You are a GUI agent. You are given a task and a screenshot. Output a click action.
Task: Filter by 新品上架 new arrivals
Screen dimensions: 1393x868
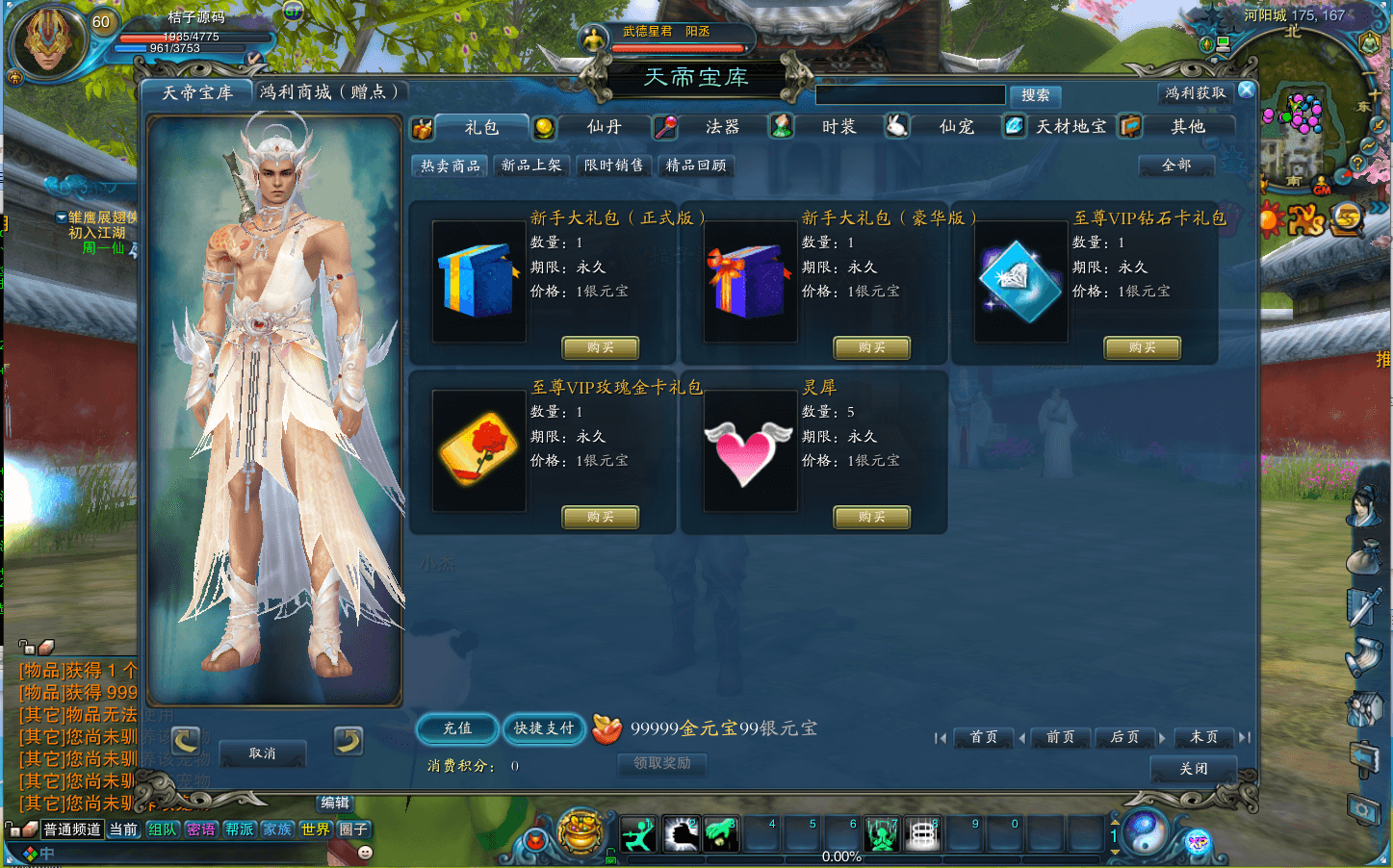pyautogui.click(x=531, y=166)
